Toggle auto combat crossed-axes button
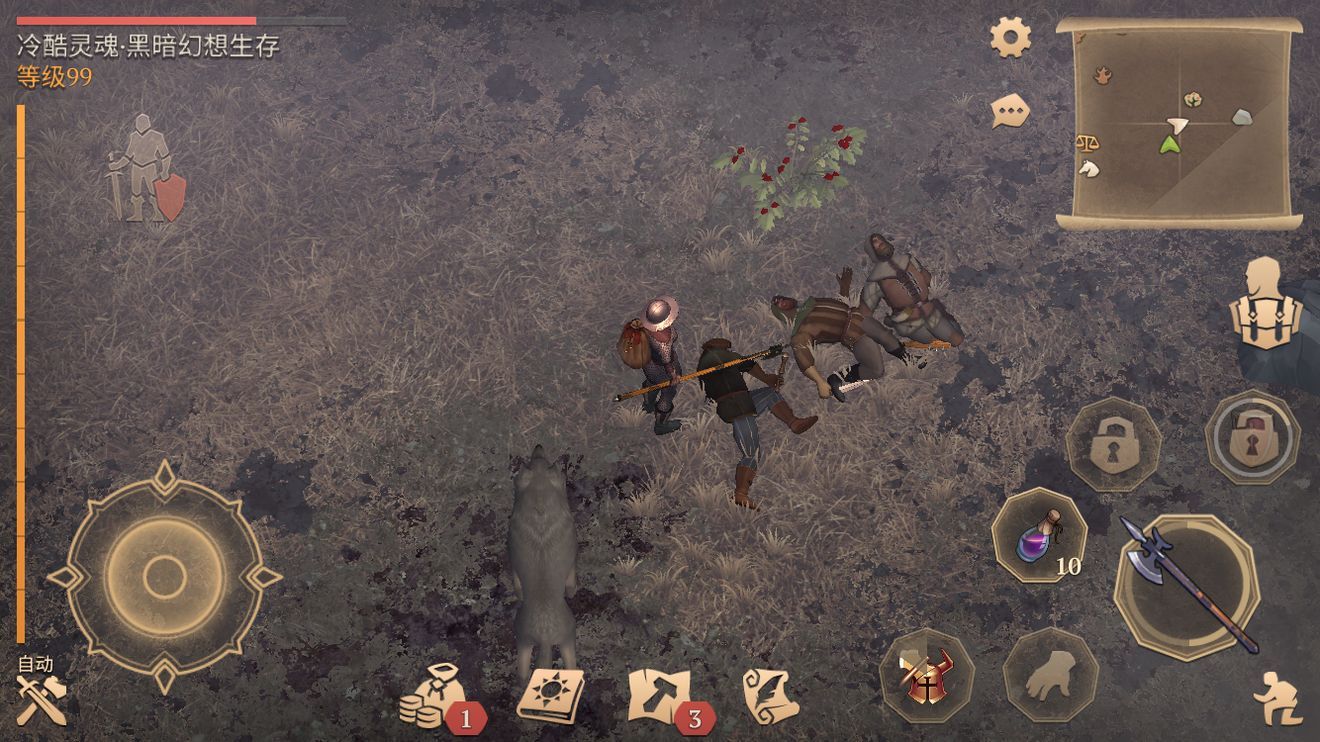This screenshot has width=1320, height=742. click(40, 698)
